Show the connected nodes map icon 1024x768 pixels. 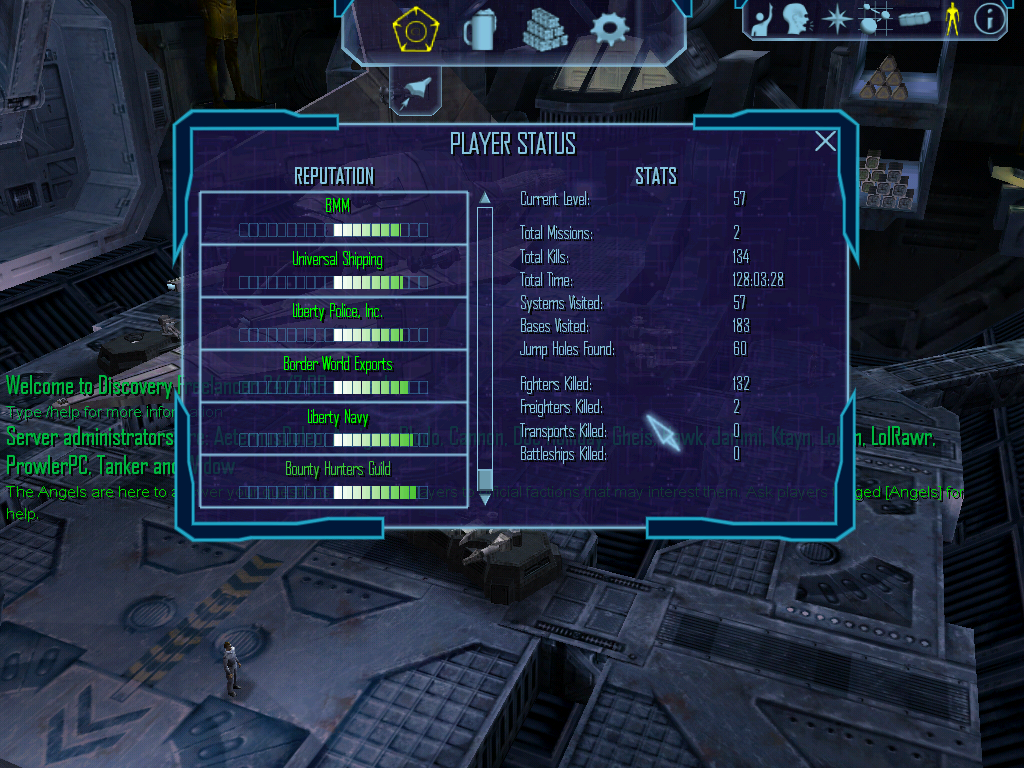tap(875, 19)
